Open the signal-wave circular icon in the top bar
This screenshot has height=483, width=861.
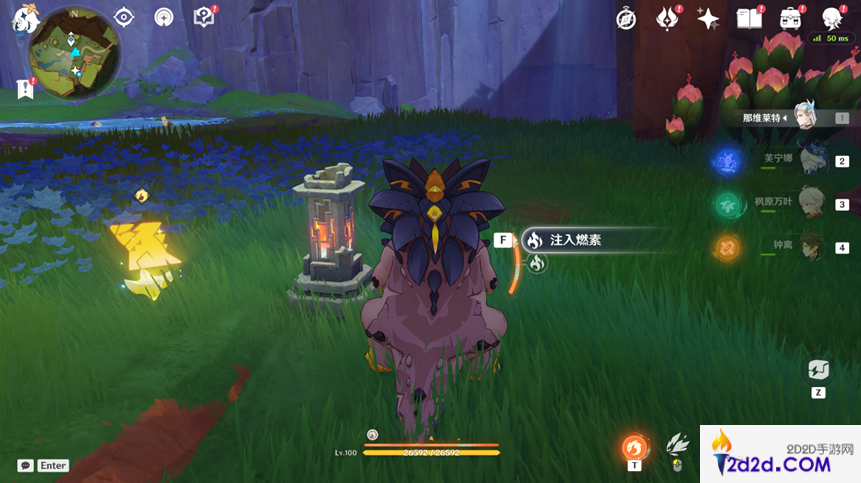[x=164, y=17]
